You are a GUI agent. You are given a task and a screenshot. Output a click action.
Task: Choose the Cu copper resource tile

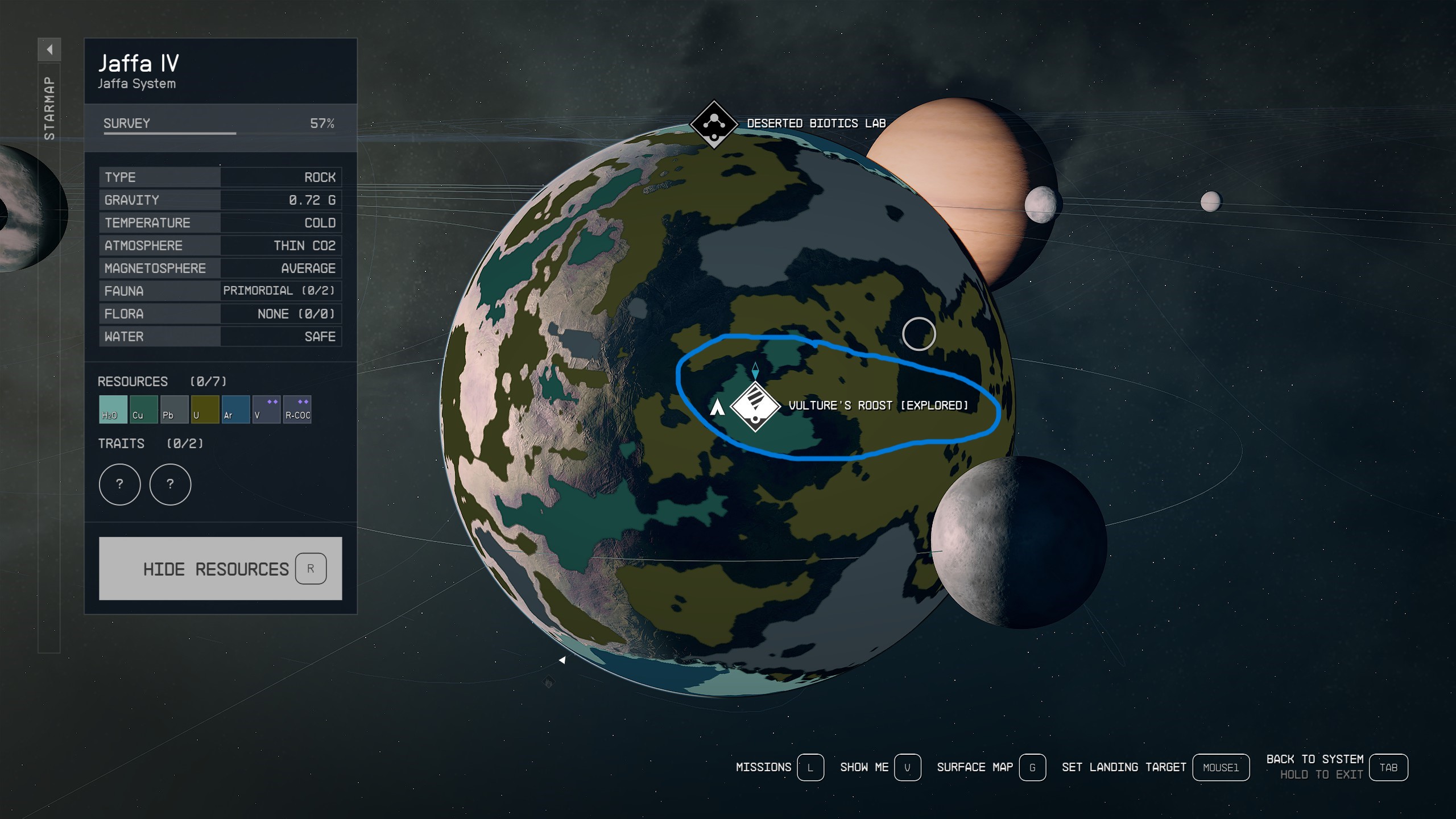(143, 409)
